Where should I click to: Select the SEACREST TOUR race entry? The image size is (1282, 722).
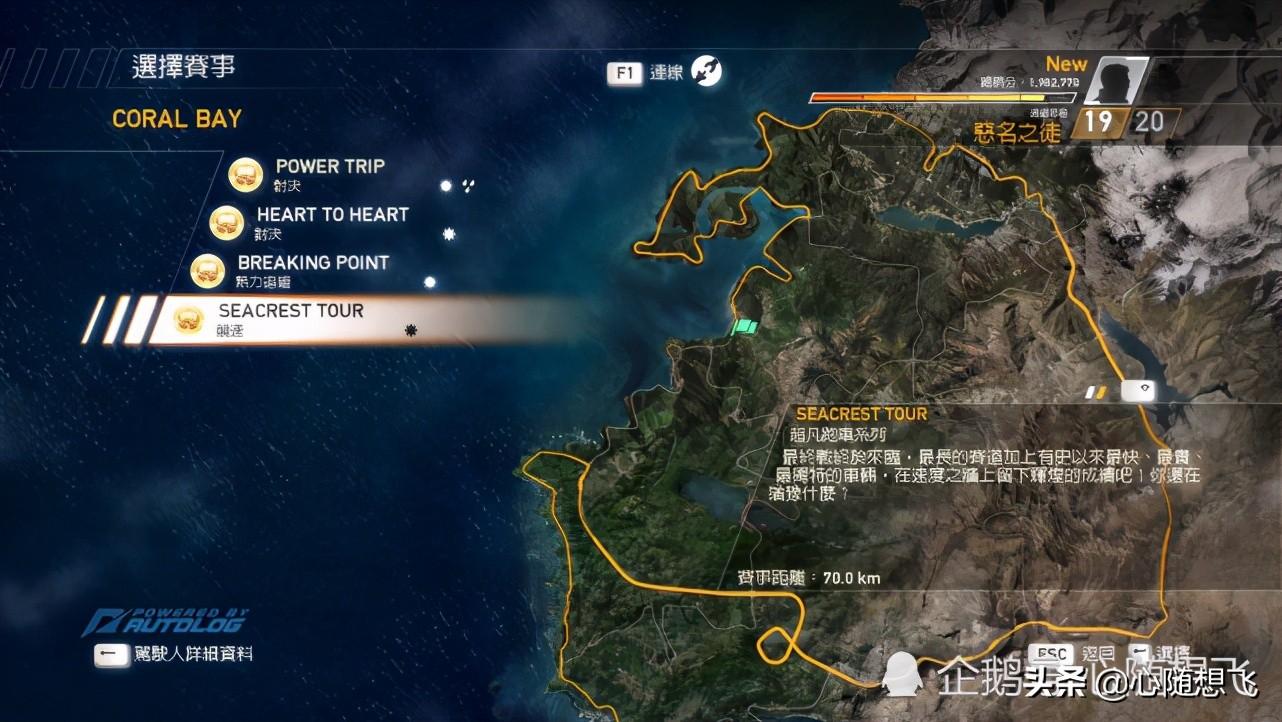291,312
